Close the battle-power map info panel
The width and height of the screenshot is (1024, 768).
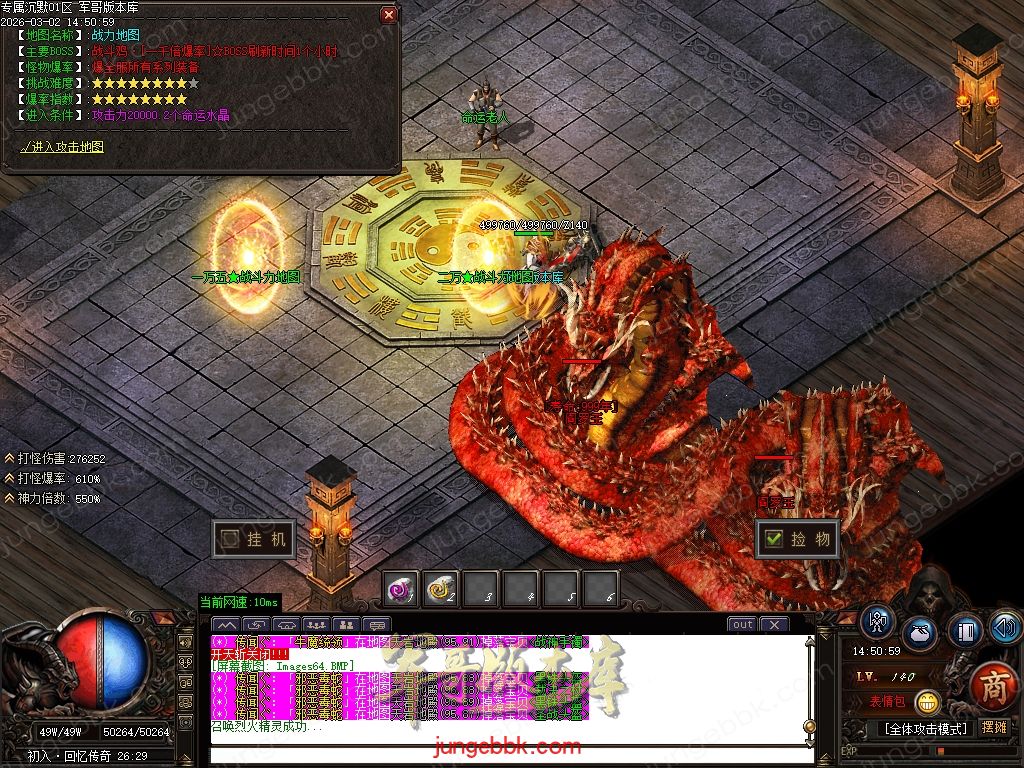[389, 14]
